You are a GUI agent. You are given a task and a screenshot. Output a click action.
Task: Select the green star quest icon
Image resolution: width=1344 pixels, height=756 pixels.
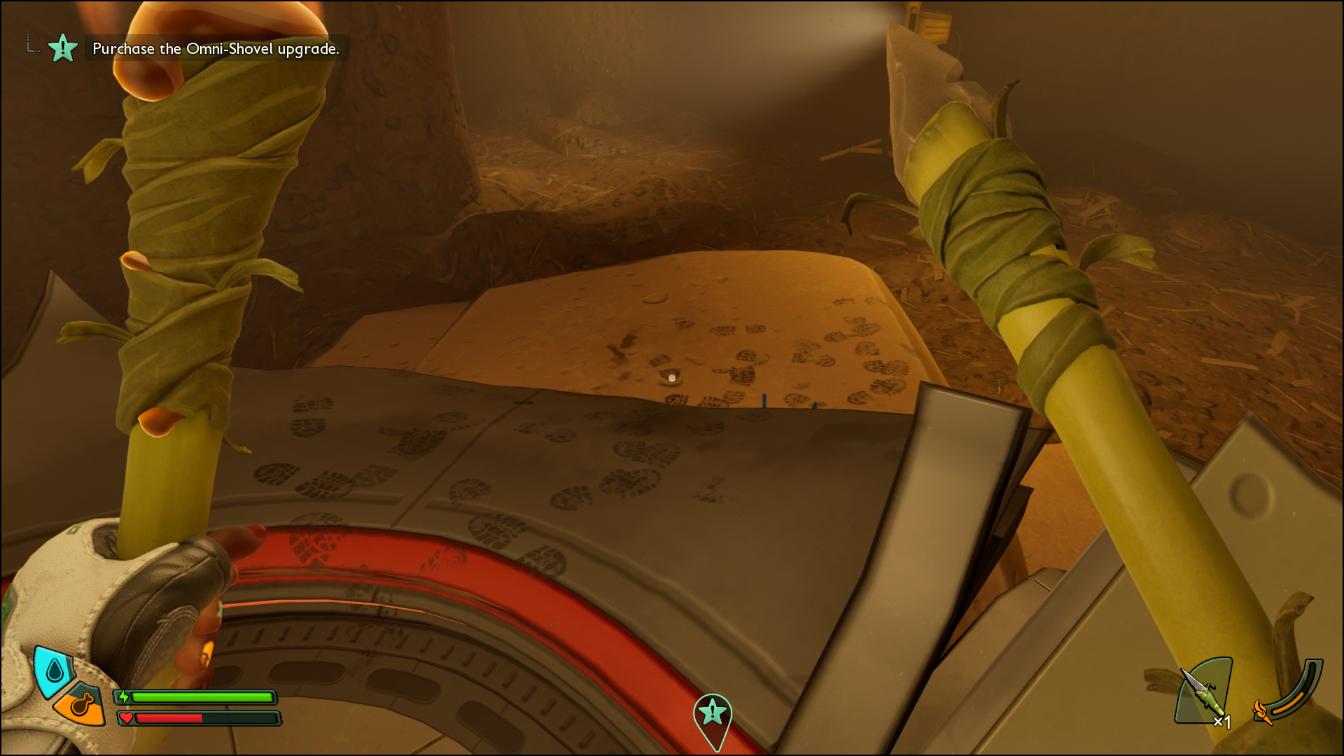pos(63,47)
